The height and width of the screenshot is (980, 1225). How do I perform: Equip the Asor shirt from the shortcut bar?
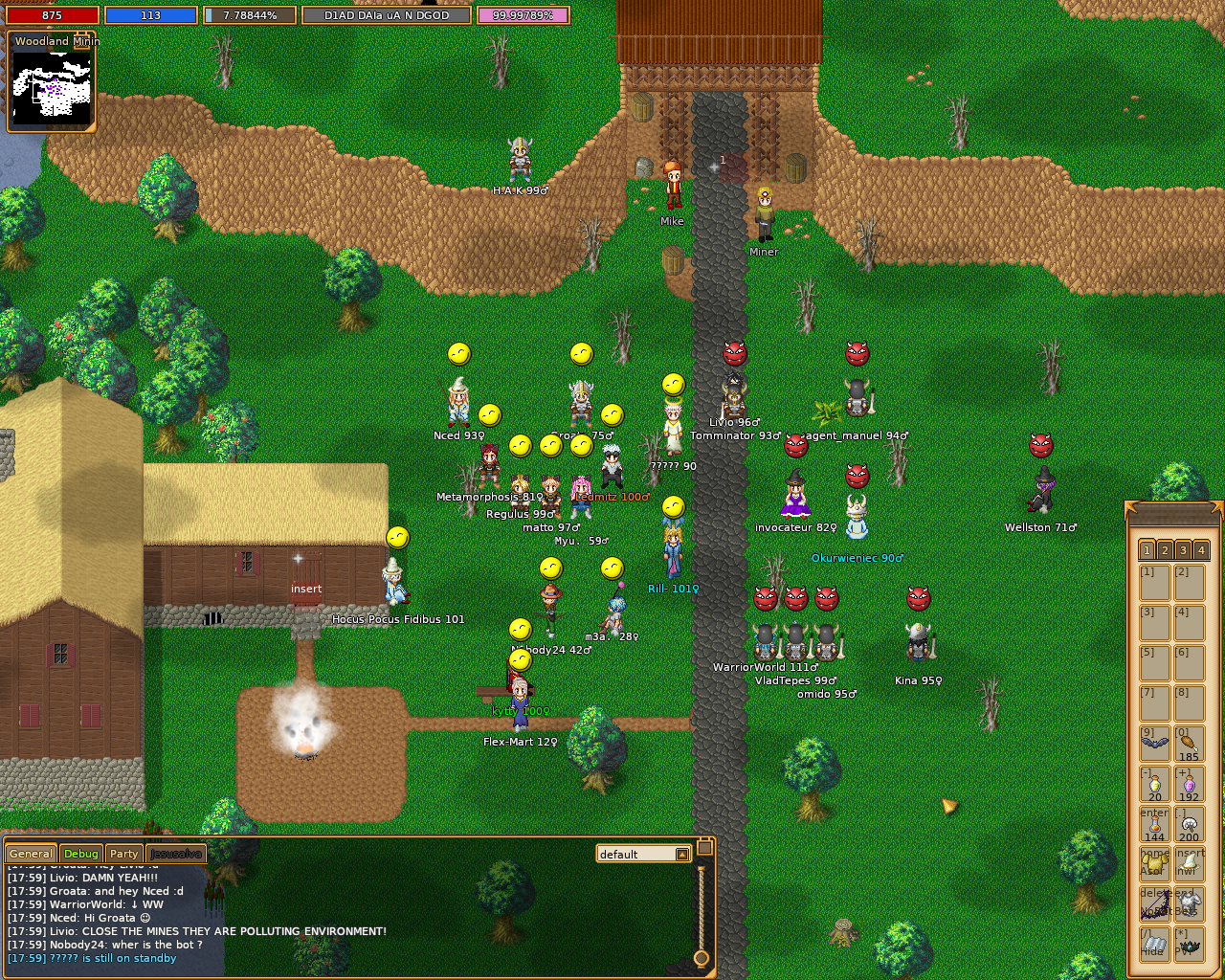1154,863
